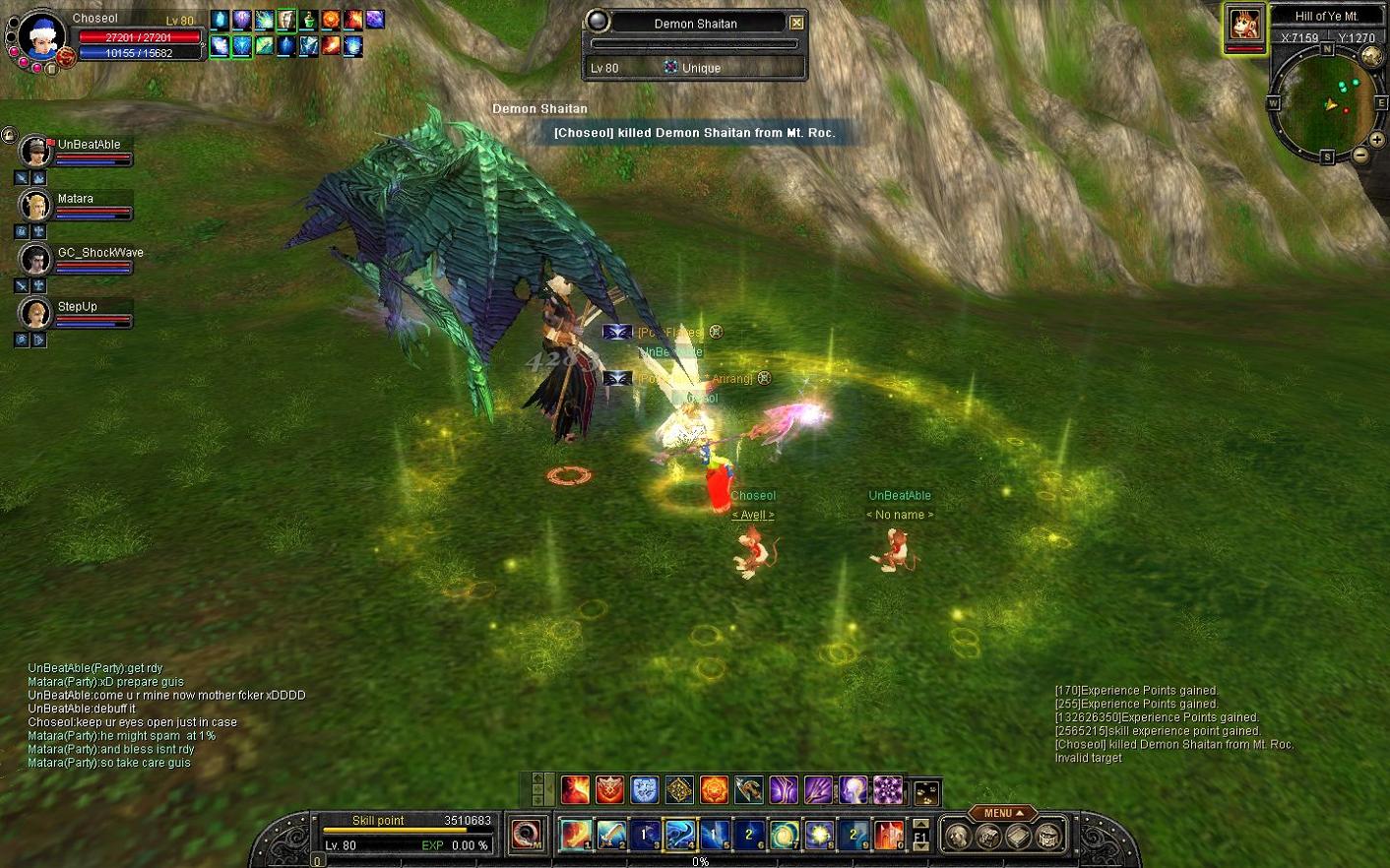
Task: Click the monkey pet portrait
Action: click(1244, 27)
